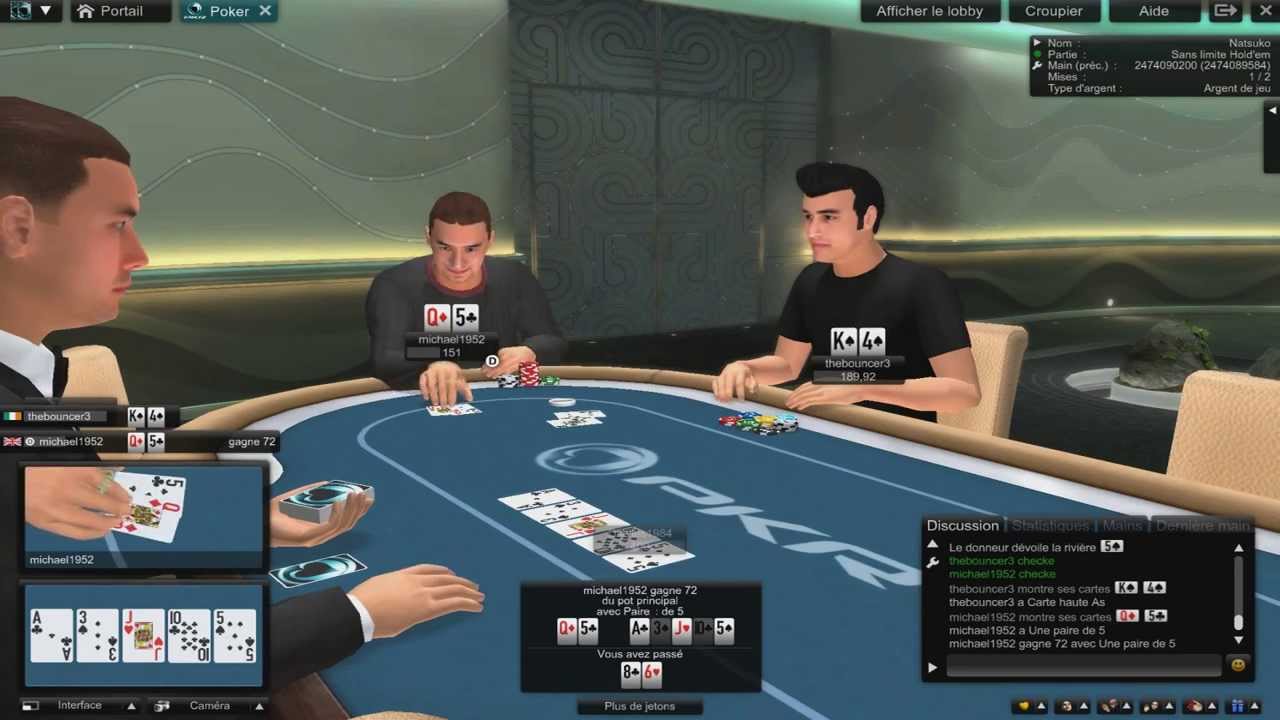Click the monitor icon on the Interface button
The image size is (1280, 720).
tap(32, 705)
